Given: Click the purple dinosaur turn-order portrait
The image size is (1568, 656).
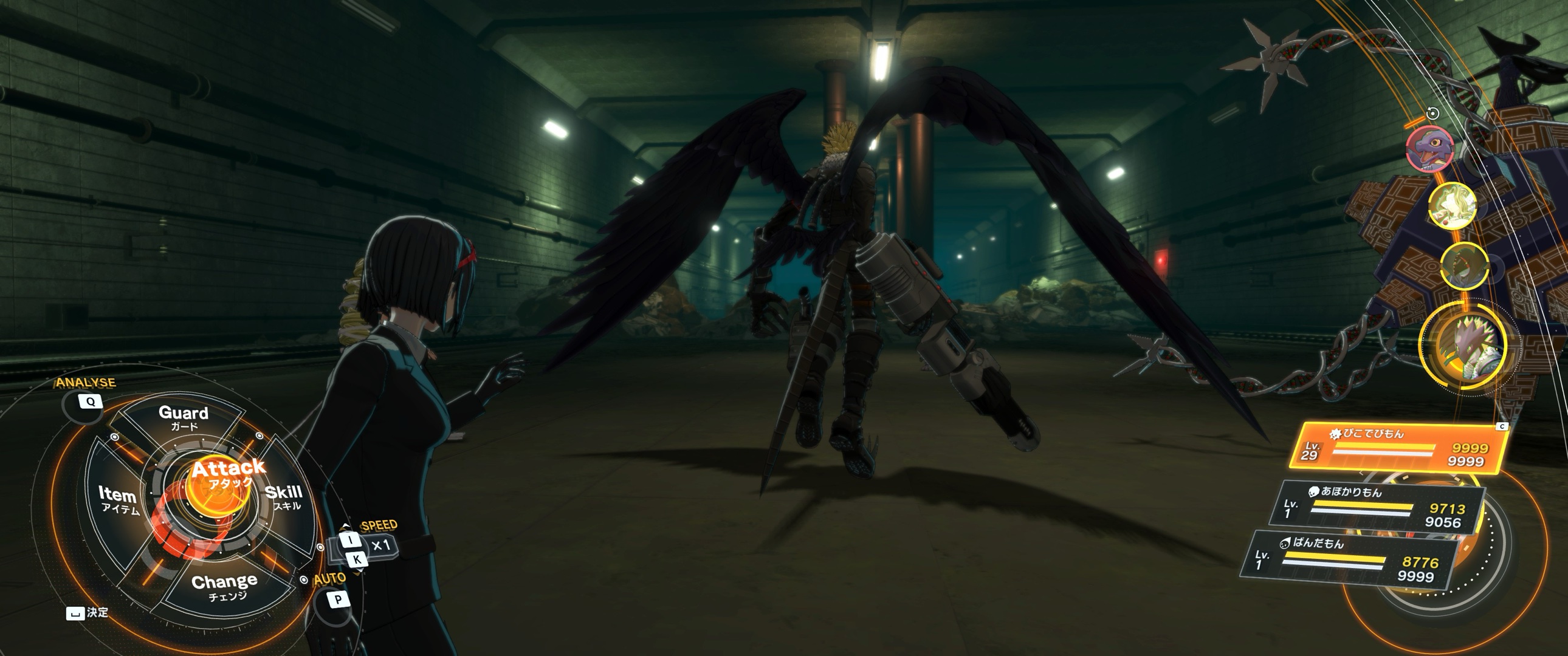Looking at the screenshot, I should tap(1430, 148).
